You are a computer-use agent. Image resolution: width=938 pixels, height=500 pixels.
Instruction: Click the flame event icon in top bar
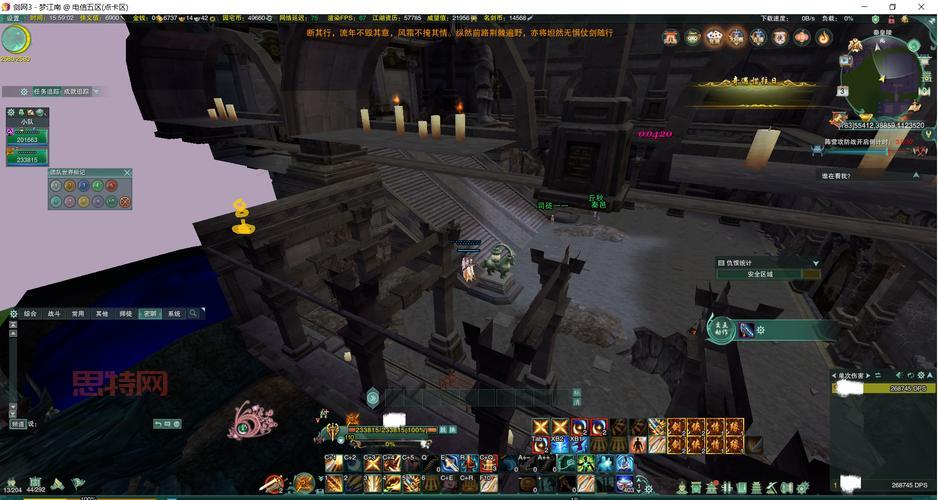pos(824,38)
